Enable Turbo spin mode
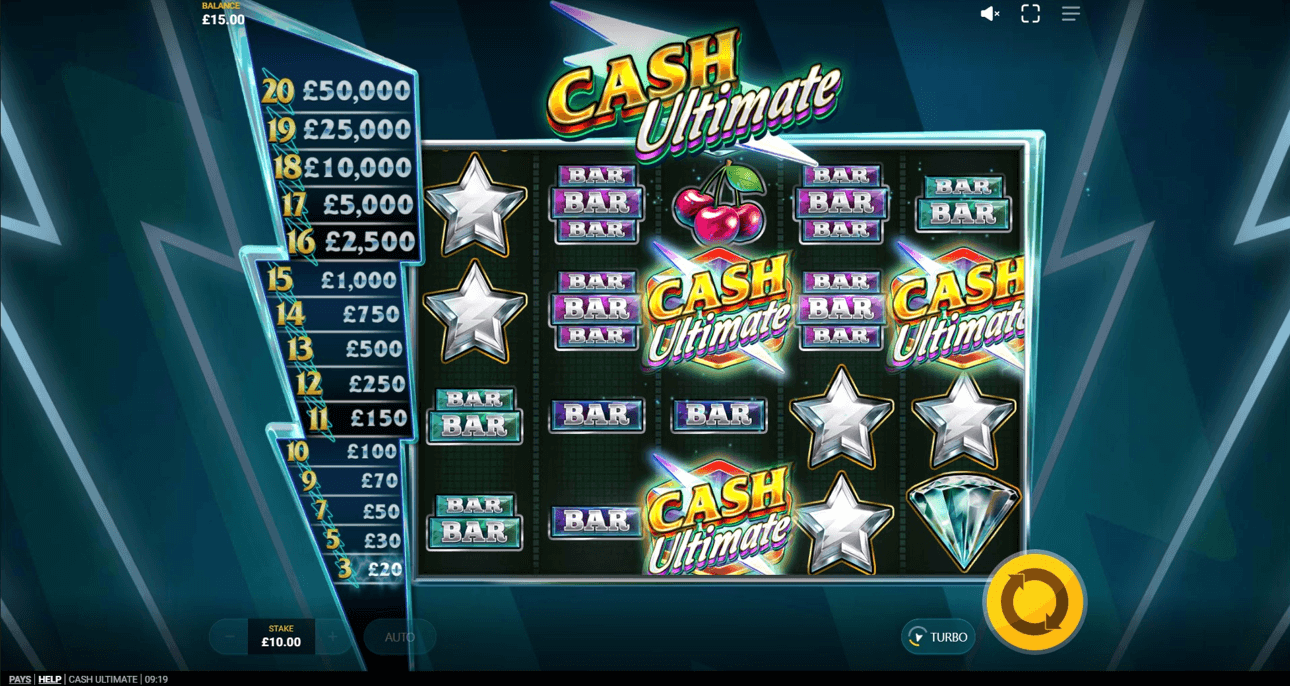 pos(938,637)
